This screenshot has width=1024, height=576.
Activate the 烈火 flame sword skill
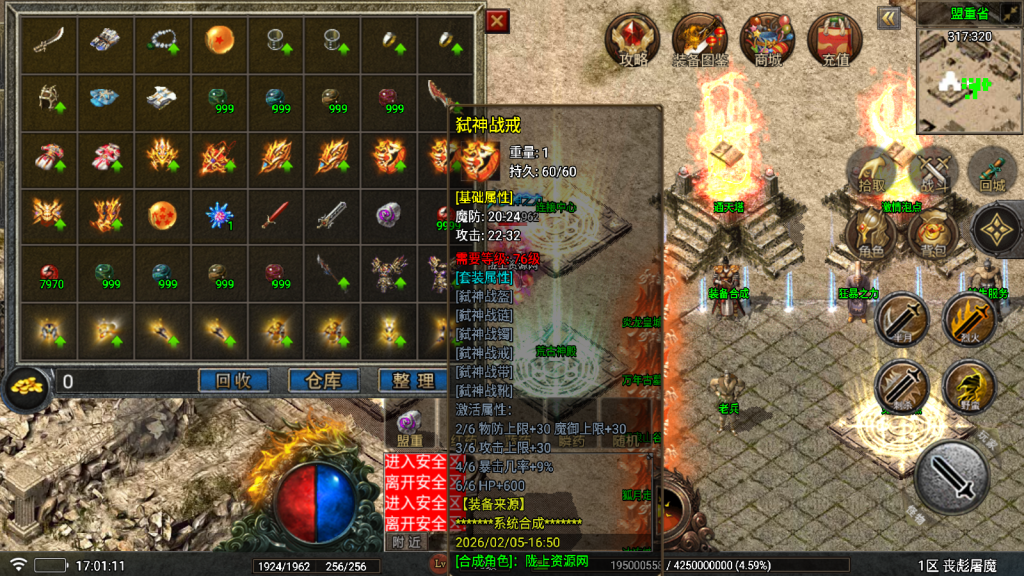[x=967, y=320]
